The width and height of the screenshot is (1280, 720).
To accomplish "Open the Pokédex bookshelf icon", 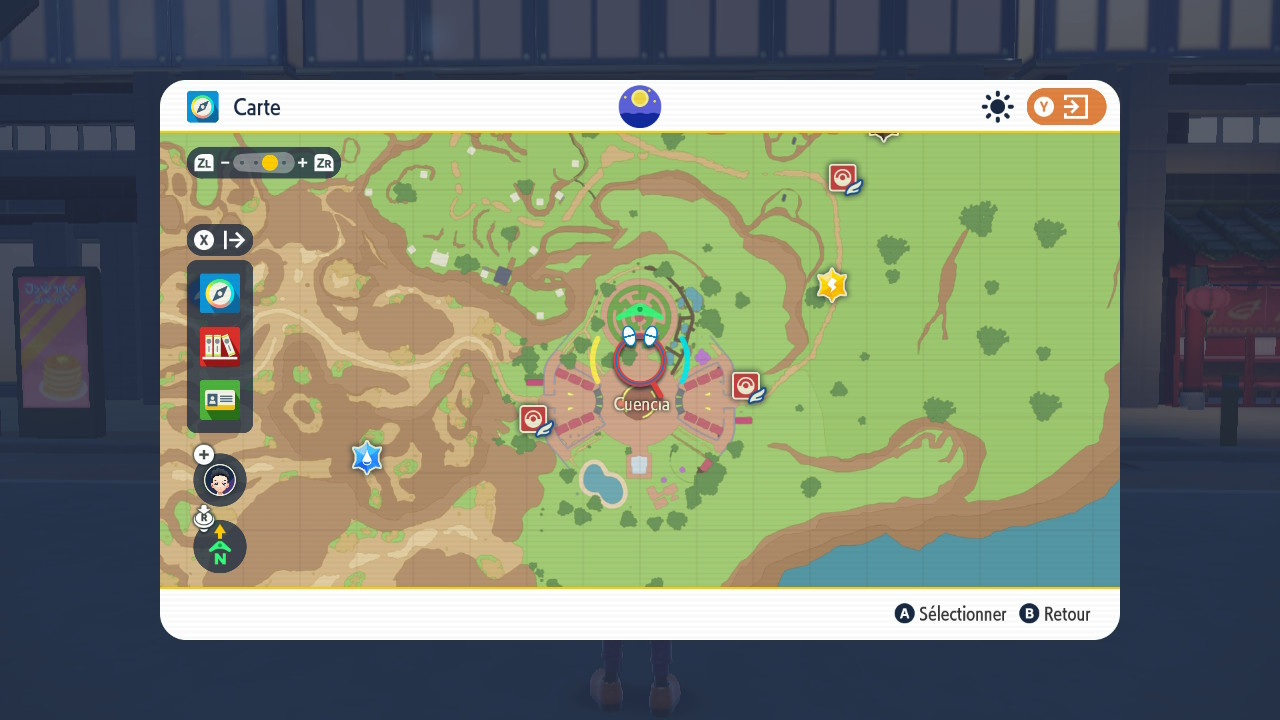I will coord(220,347).
